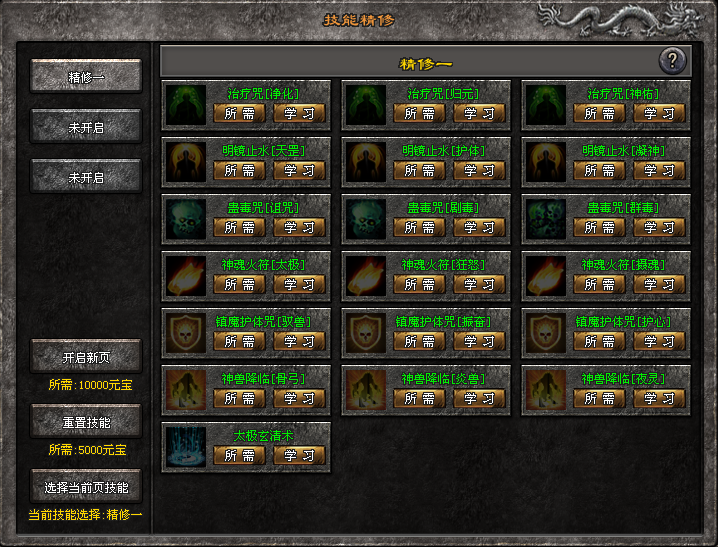Click the 重置技能 button

point(86,421)
